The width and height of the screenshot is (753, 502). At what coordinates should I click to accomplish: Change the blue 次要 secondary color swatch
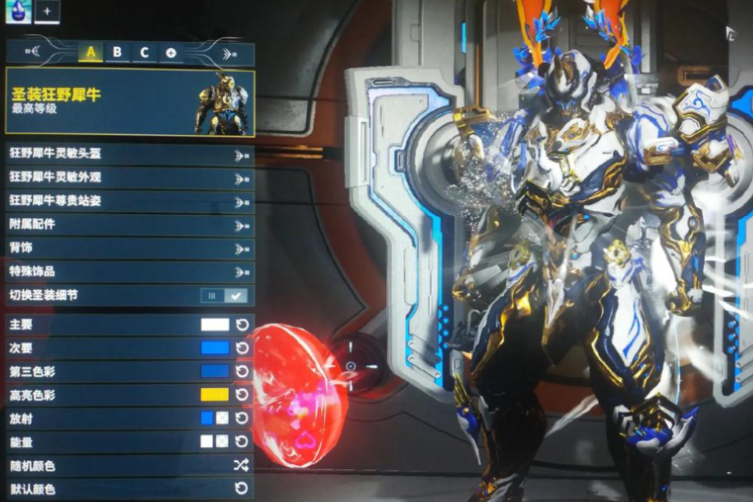214,348
